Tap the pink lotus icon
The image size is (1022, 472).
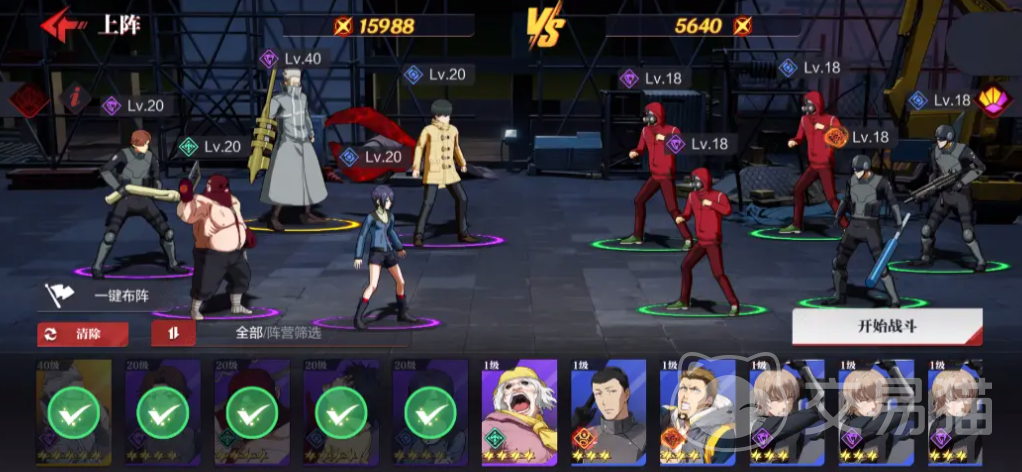pyautogui.click(x=993, y=101)
